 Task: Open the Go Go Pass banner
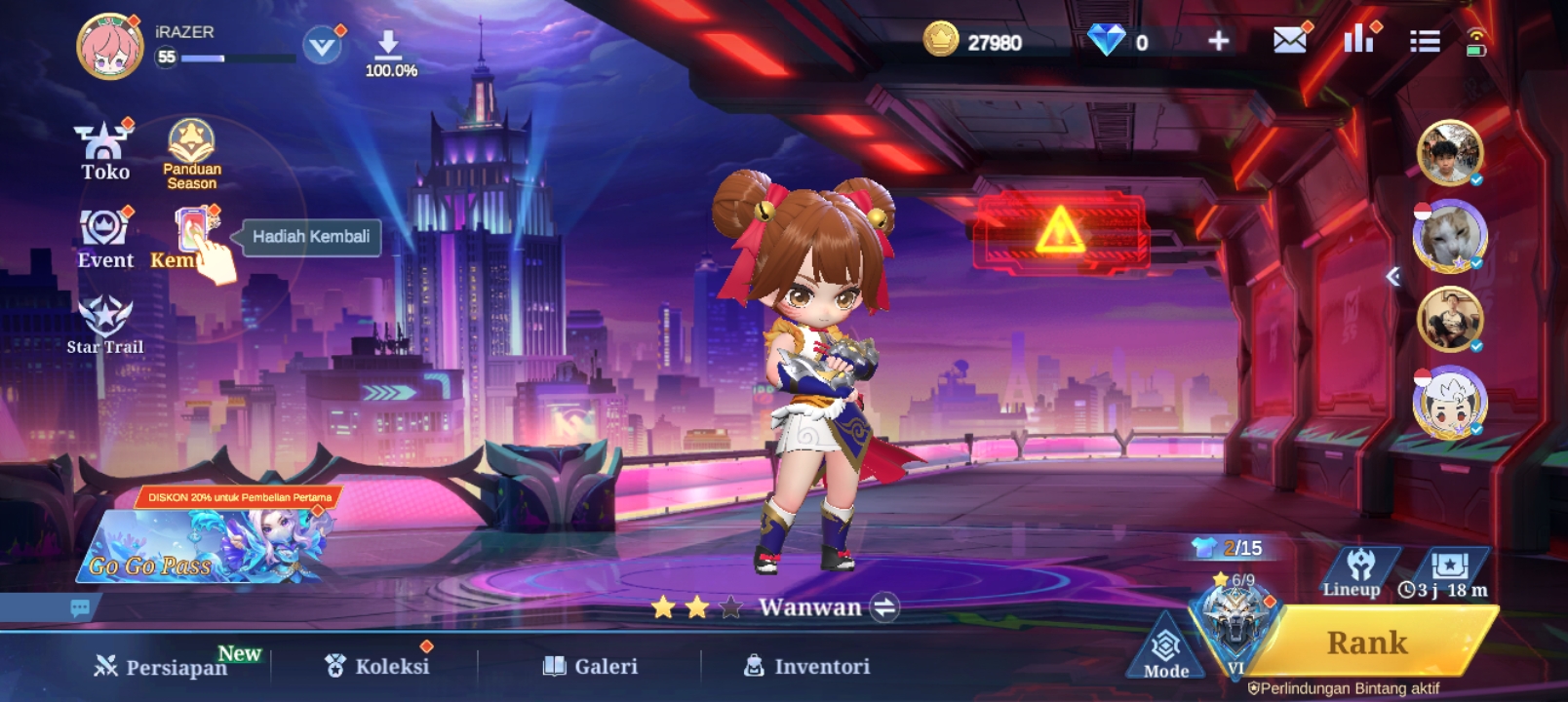coord(205,546)
